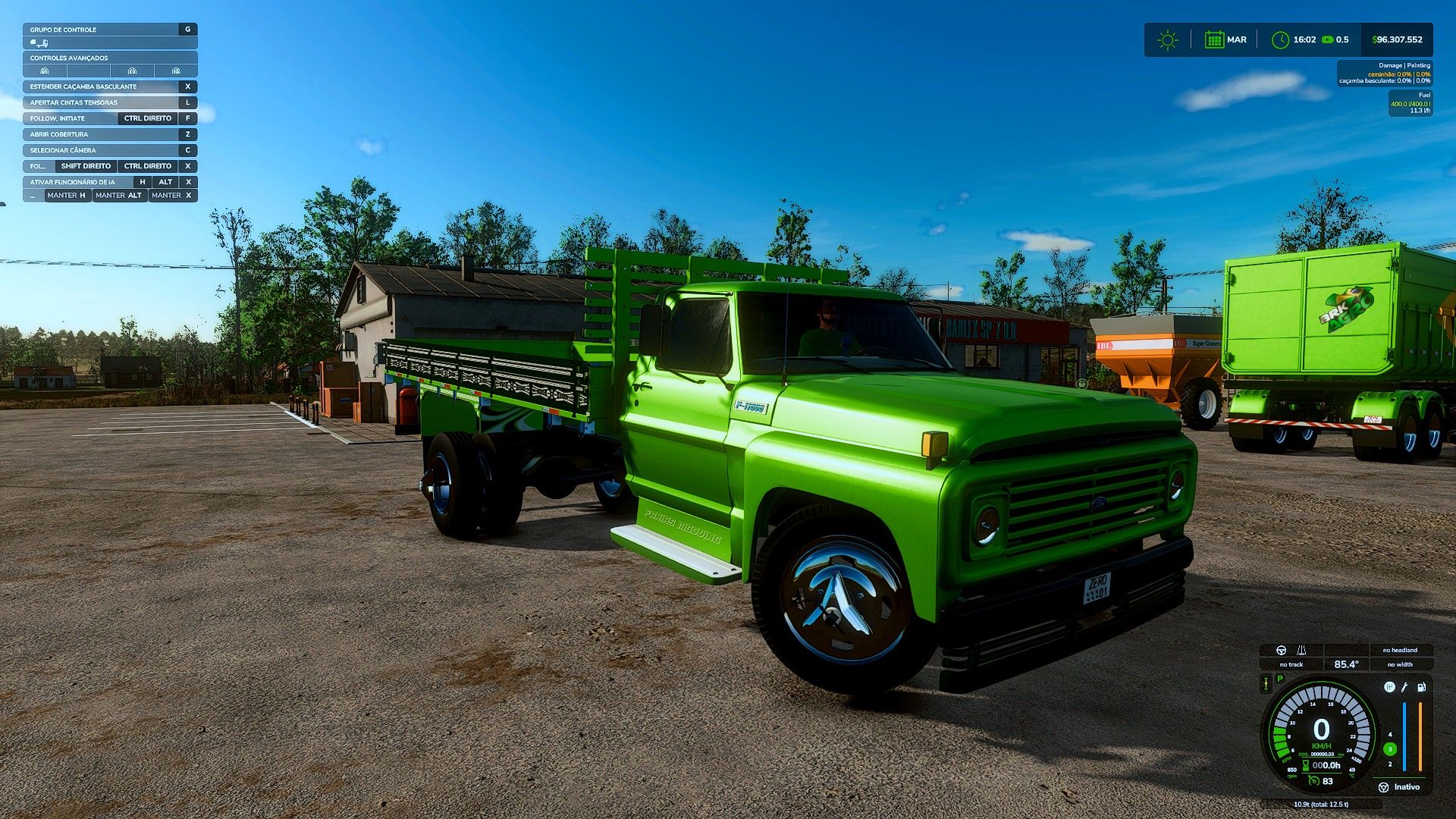The width and height of the screenshot is (1456, 819).
Task: Click the fuel pump icon
Action: (x=1421, y=687)
